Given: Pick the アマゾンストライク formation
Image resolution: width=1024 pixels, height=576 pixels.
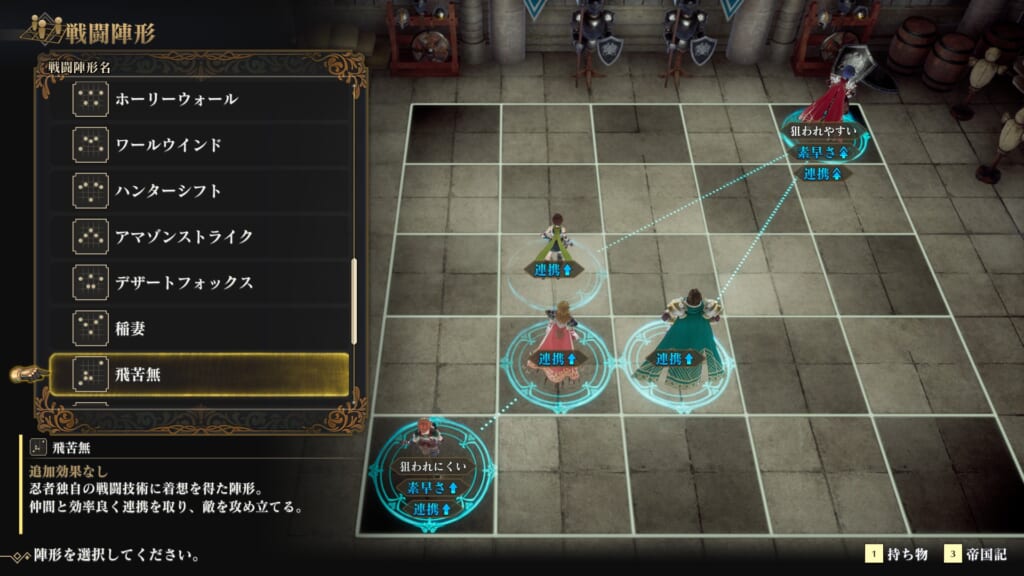Looking at the screenshot, I should click(200, 236).
